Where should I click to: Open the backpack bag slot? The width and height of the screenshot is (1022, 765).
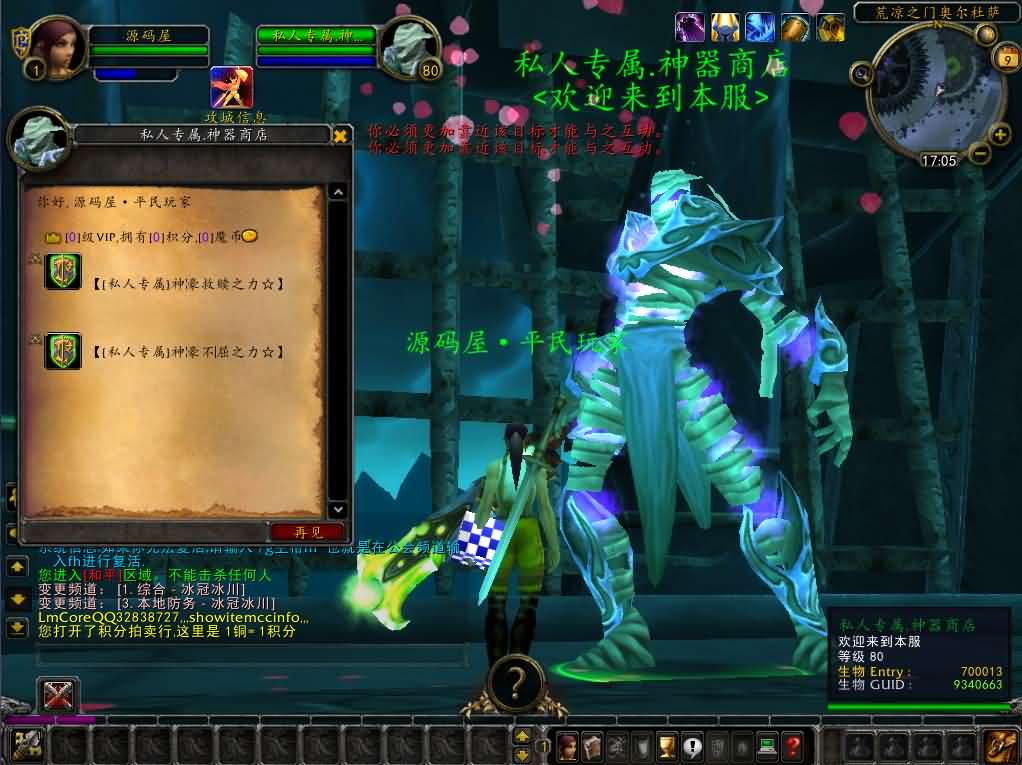point(999,746)
